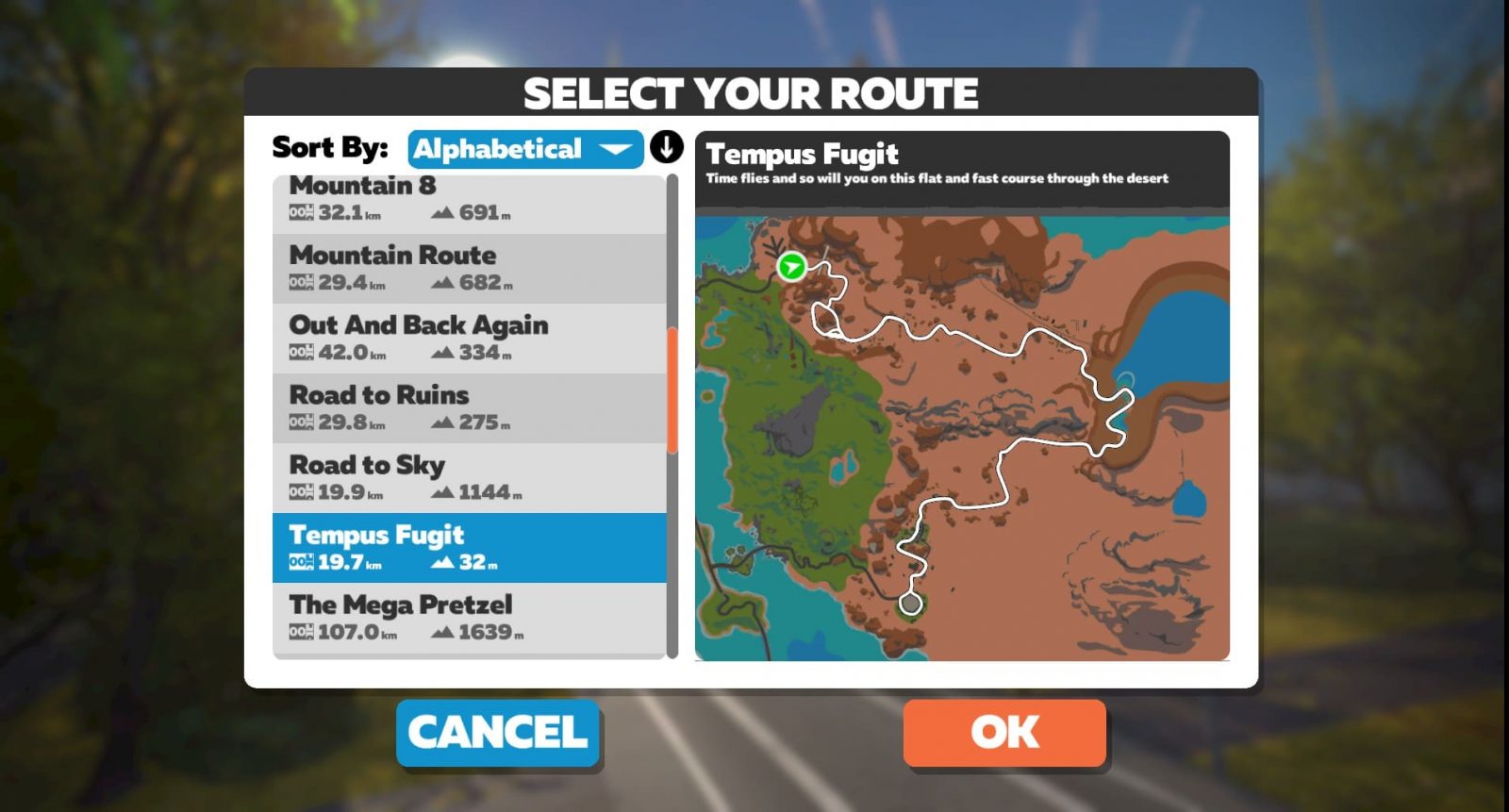
Task: Confirm the route with the OK button
Action: [1004, 732]
